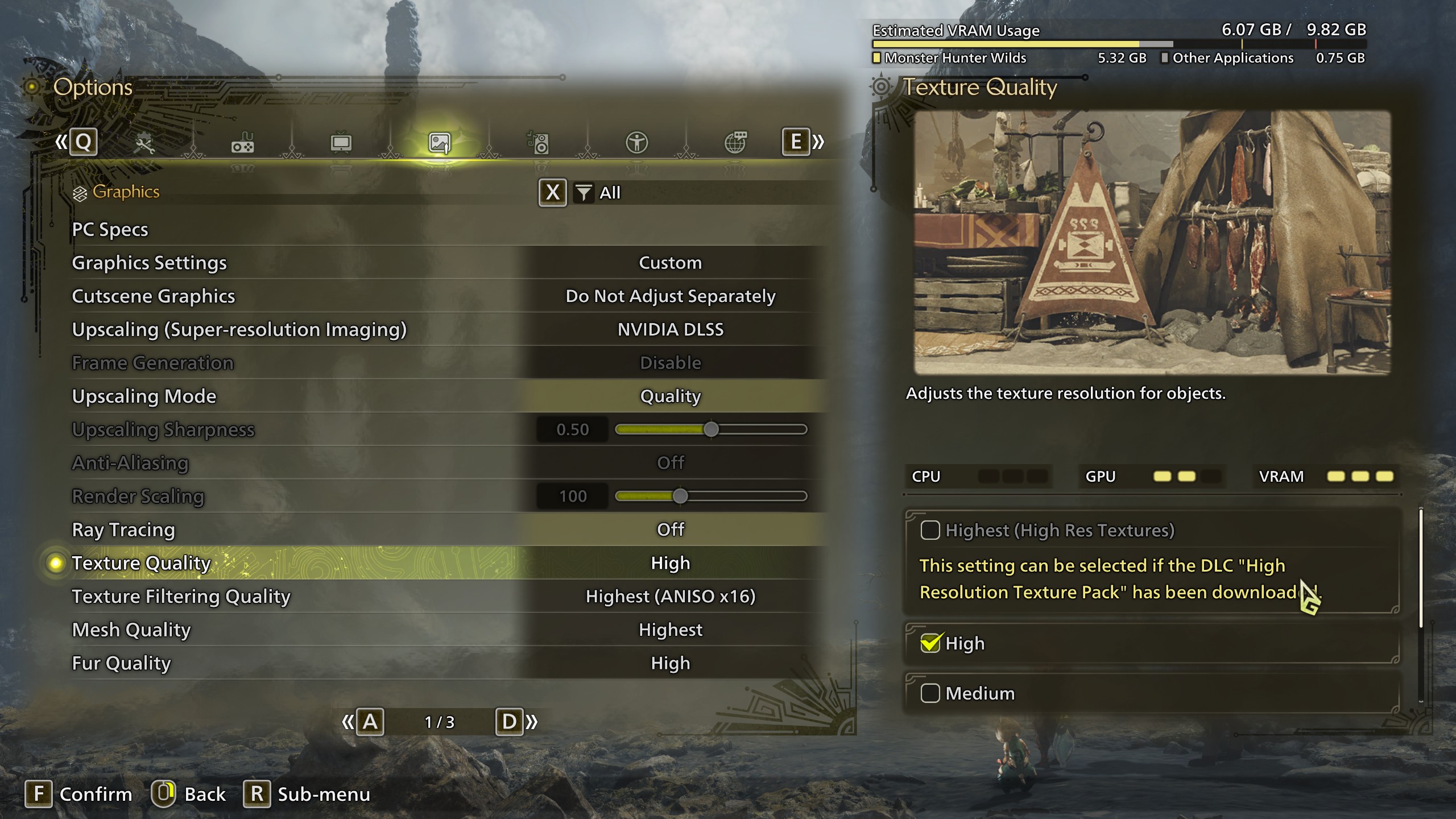Image resolution: width=1456 pixels, height=819 pixels.
Task: Switch to the game controller settings tab
Action: click(x=243, y=143)
